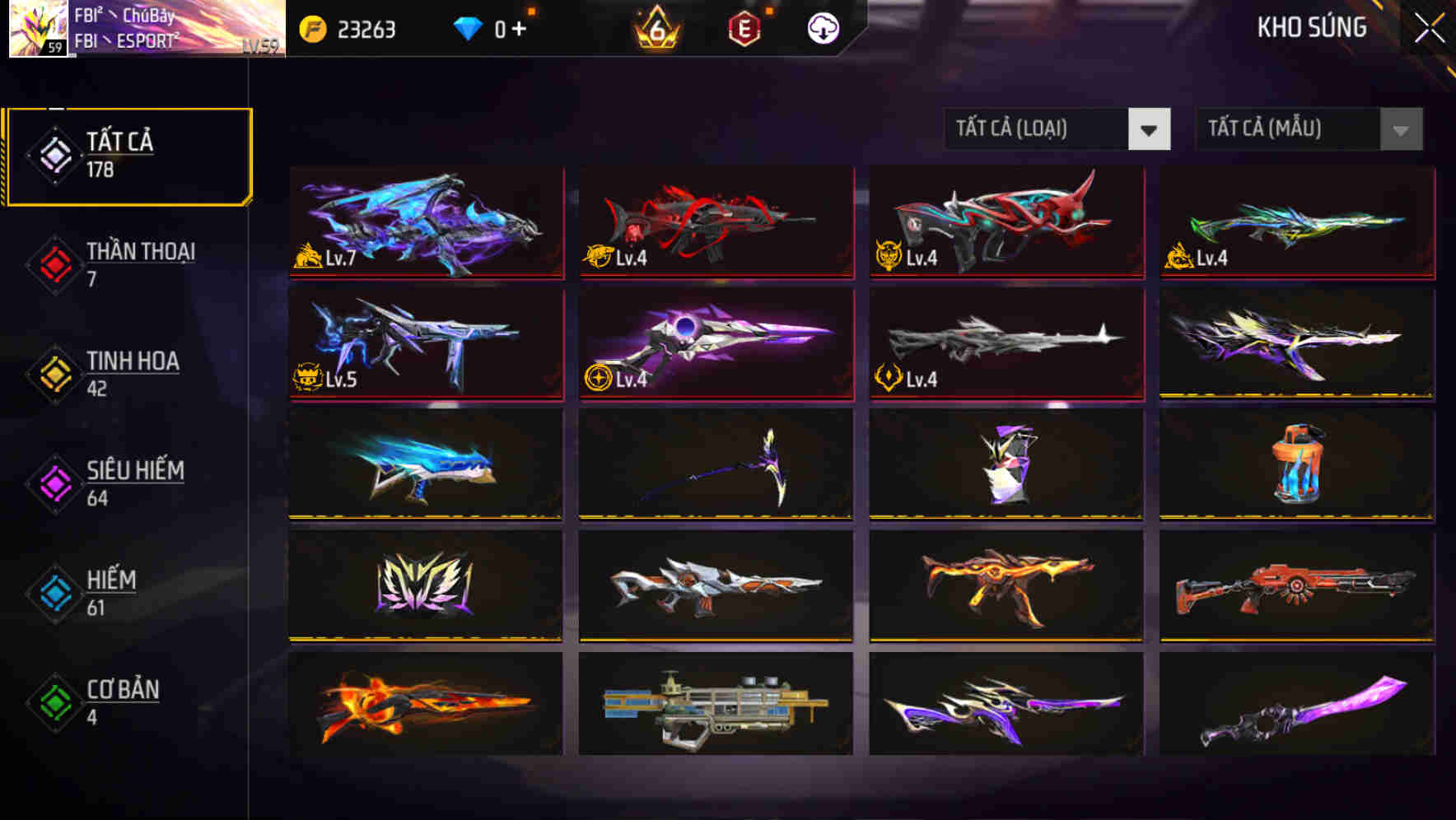Screen dimensions: 1456x820
Task: Toggle the SIÊU HIẾM filter with 64 items
Action: pyautogui.click(x=107, y=482)
